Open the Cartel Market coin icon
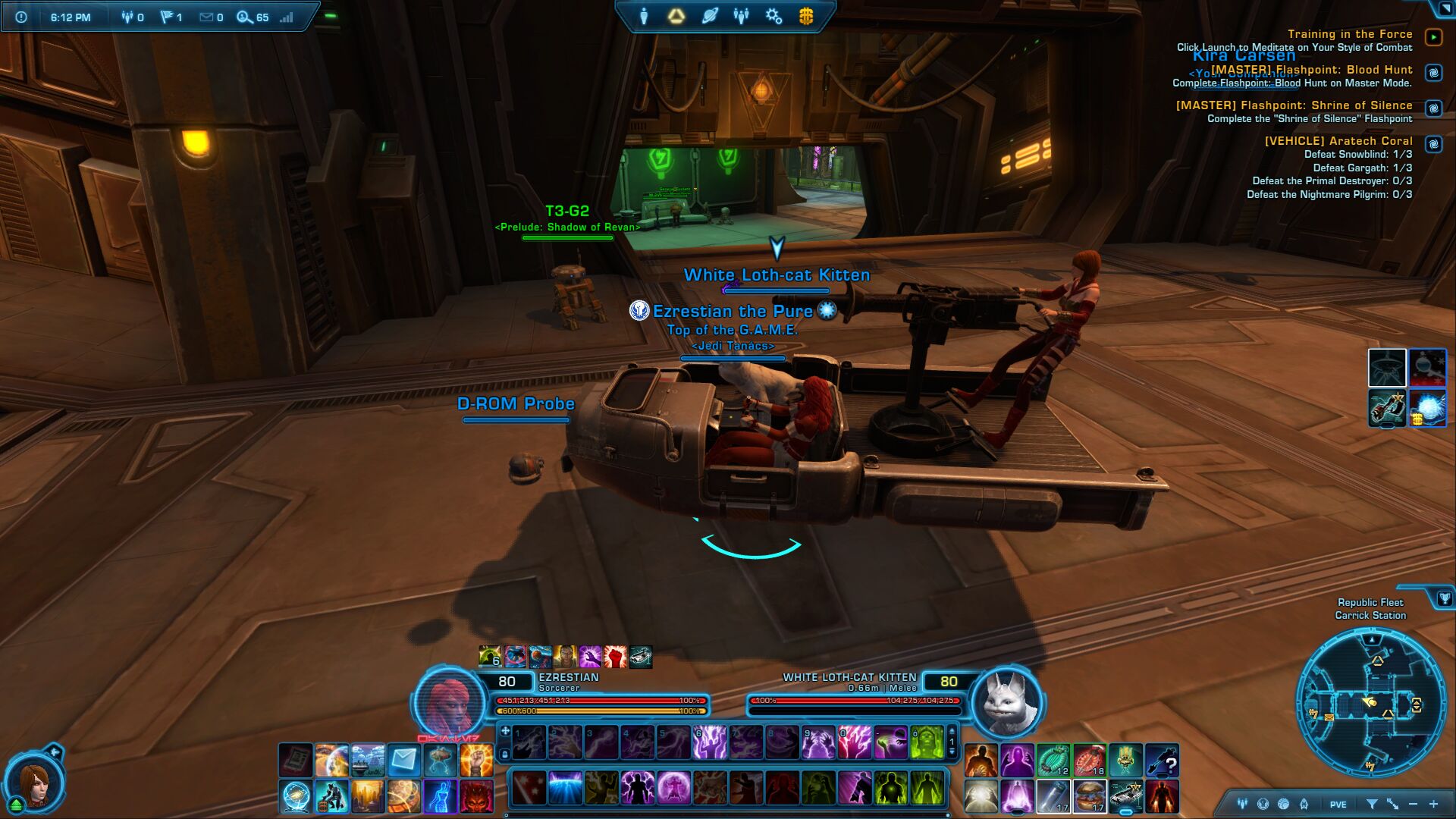This screenshot has width=1456, height=819. [806, 17]
